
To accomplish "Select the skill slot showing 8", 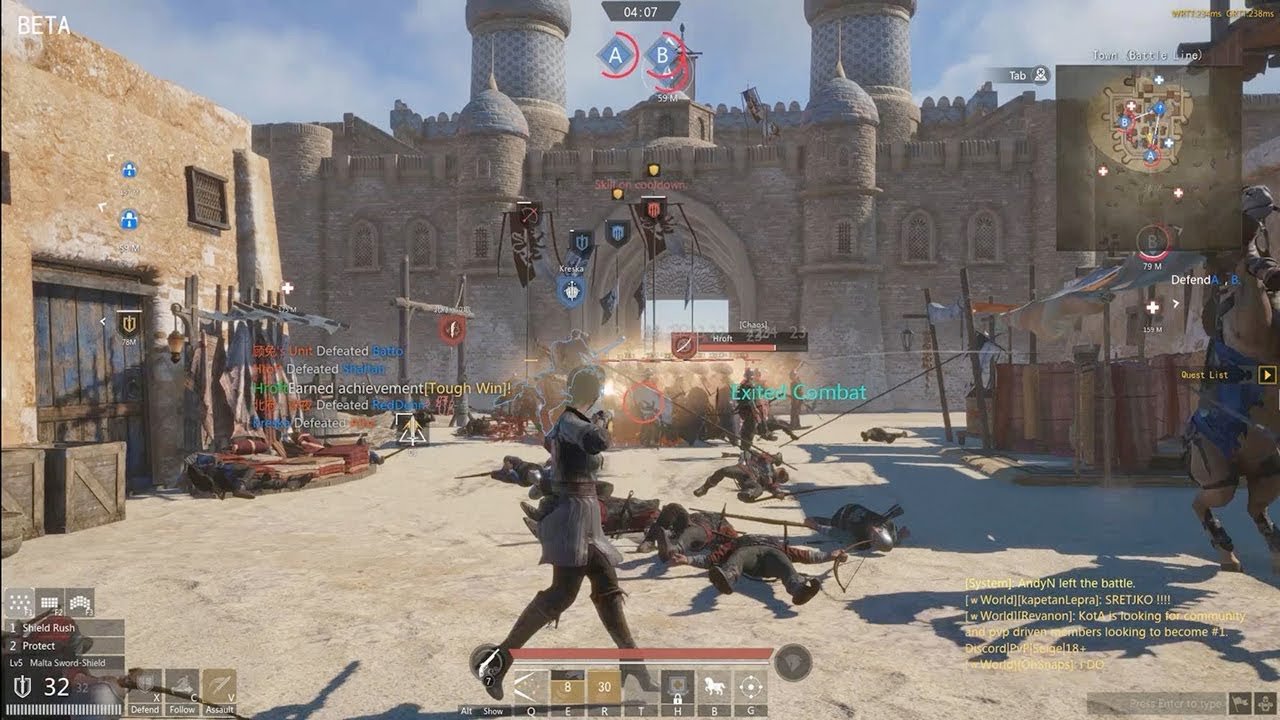I will tap(567, 687).
